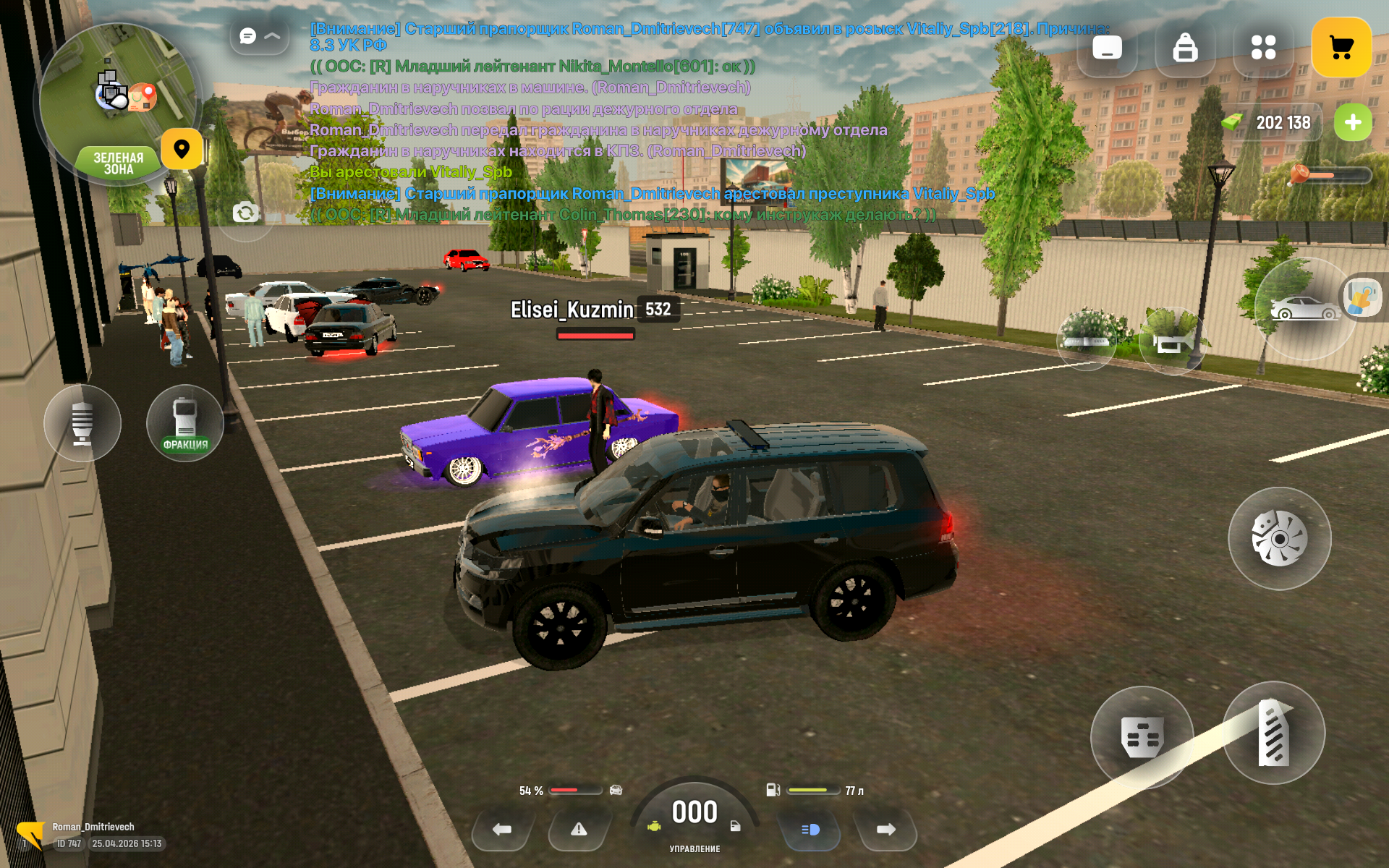Open the four-dot main menu
This screenshot has height=868, width=1389.
[x=1263, y=48]
